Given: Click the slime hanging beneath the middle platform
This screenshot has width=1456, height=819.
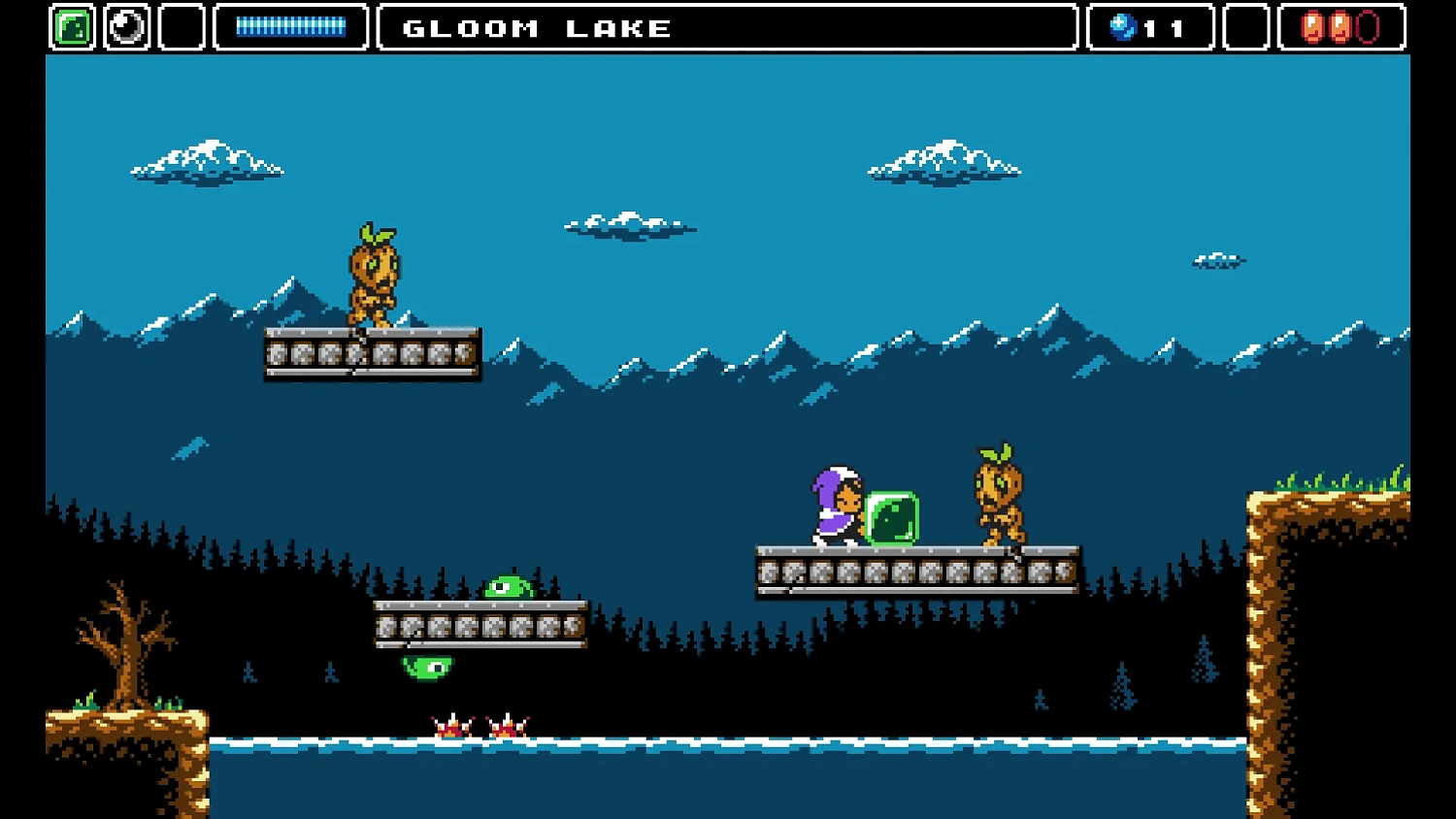Looking at the screenshot, I should click(429, 666).
